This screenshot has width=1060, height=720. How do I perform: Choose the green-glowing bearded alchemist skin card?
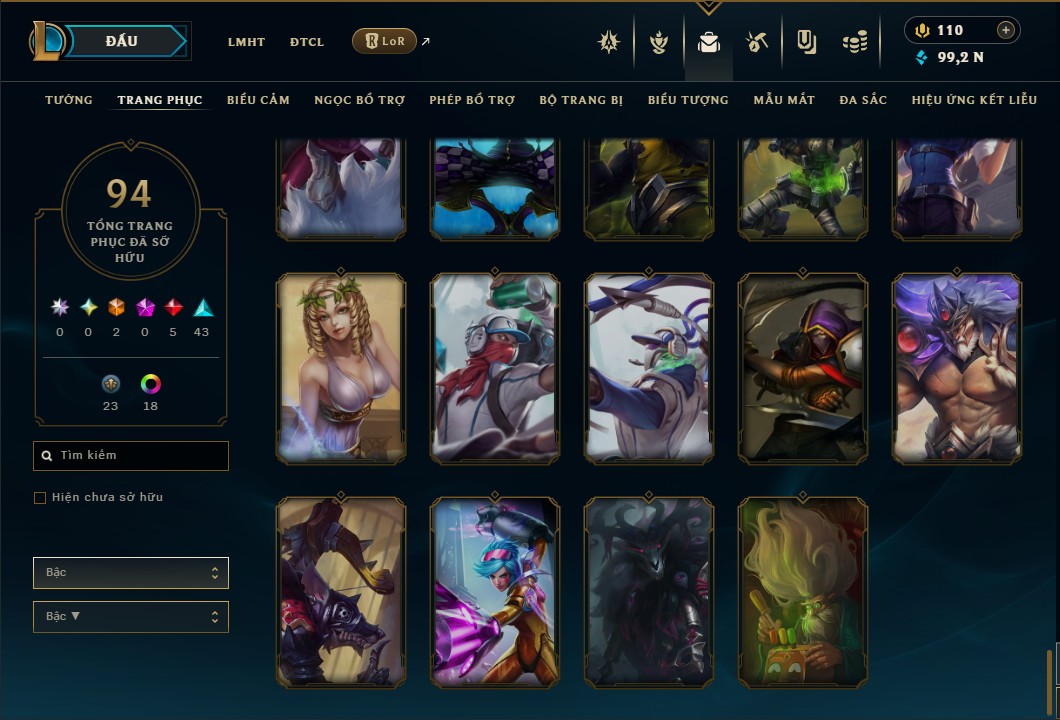pyautogui.click(x=803, y=593)
